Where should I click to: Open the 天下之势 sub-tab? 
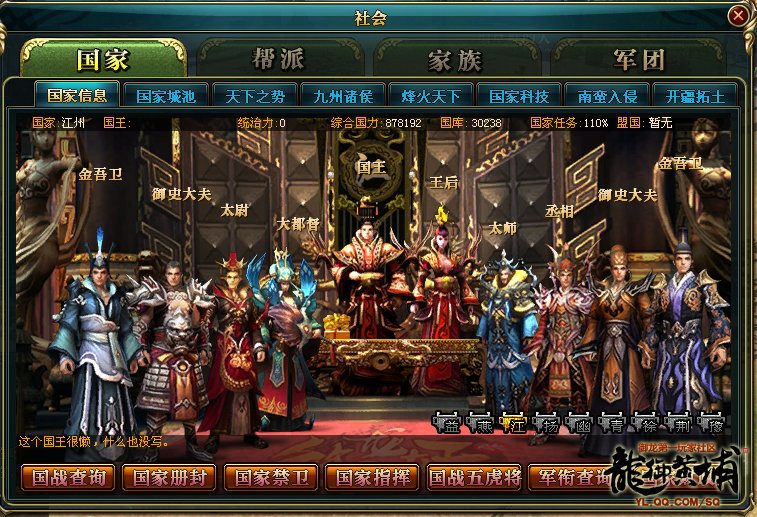254,96
